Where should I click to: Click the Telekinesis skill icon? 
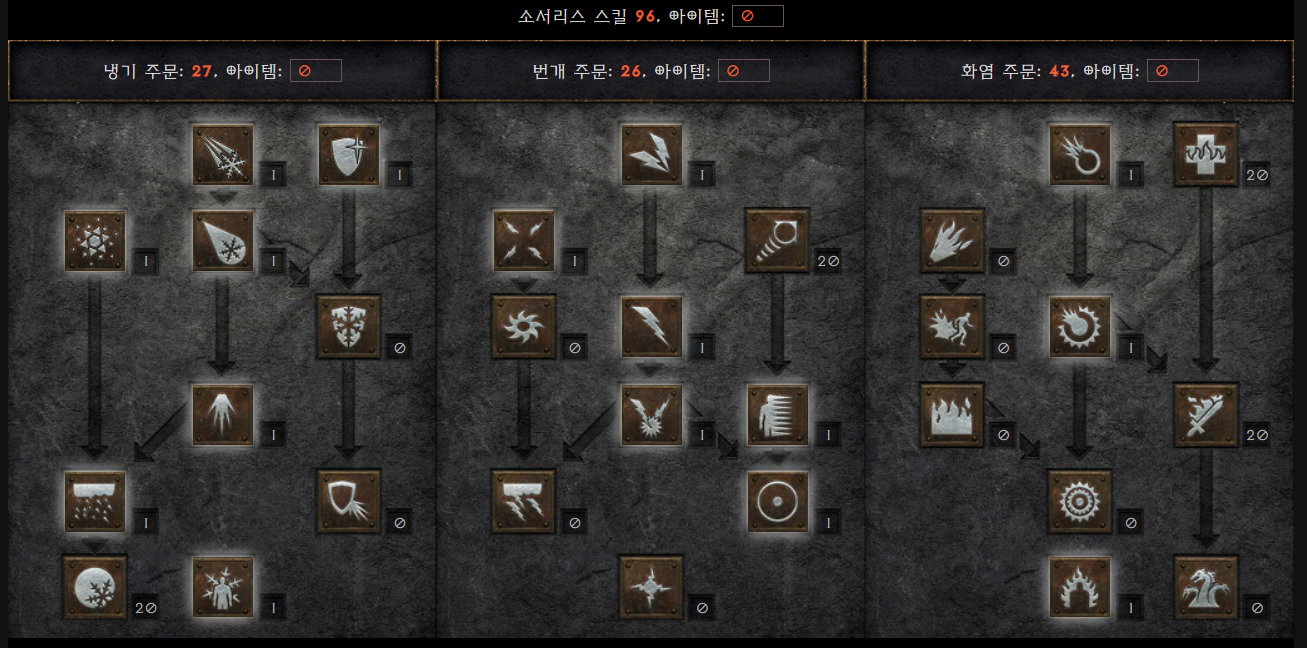click(777, 241)
